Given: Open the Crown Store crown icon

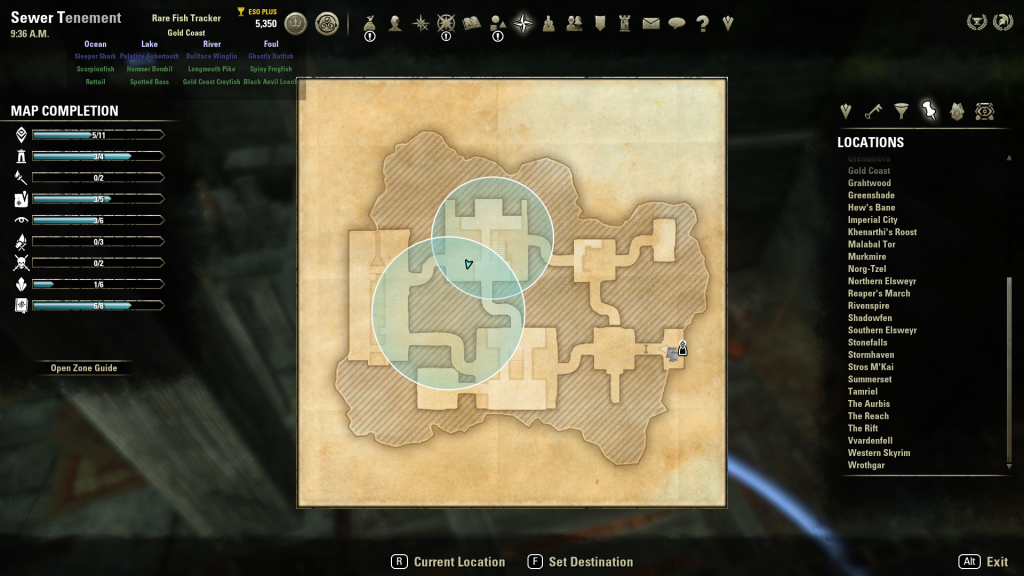Looking at the screenshot, I should click(x=296, y=23).
